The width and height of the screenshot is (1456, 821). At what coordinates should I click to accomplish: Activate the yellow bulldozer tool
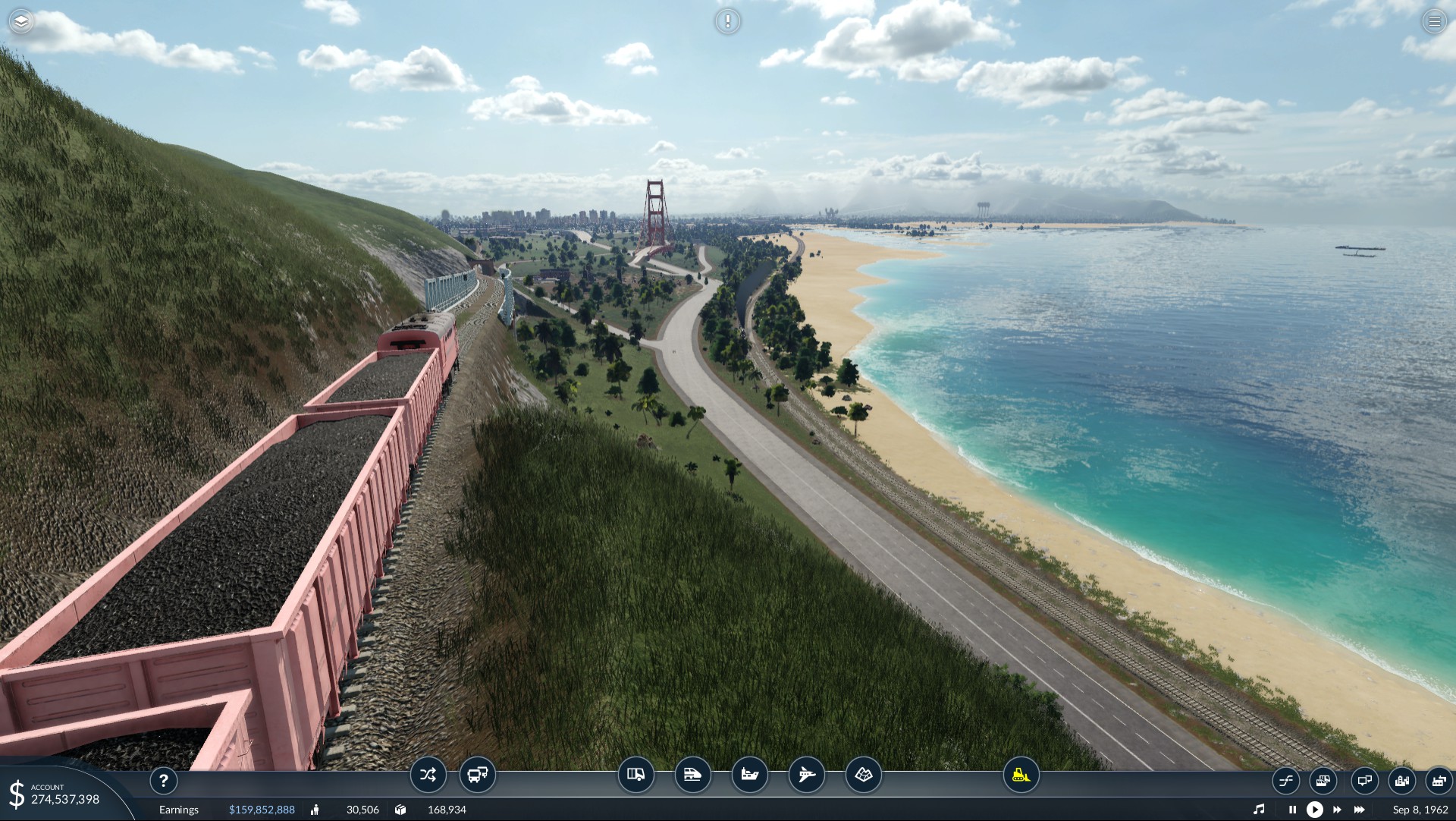(1021, 775)
